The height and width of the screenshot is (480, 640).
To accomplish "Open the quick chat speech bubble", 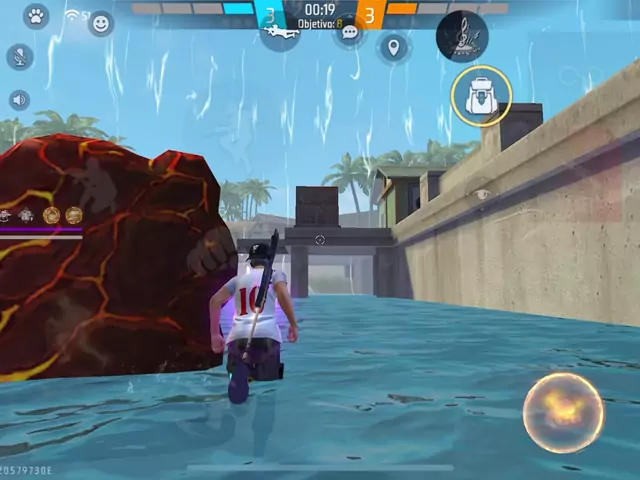I will point(350,33).
